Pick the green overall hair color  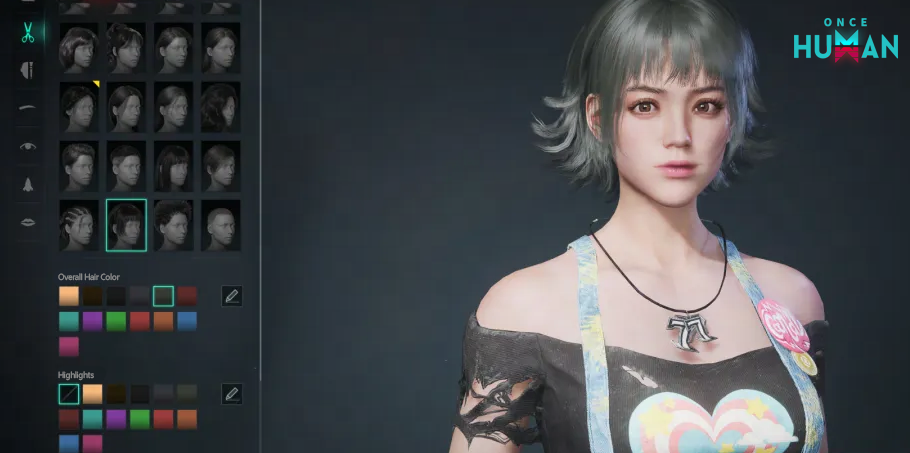[116, 321]
